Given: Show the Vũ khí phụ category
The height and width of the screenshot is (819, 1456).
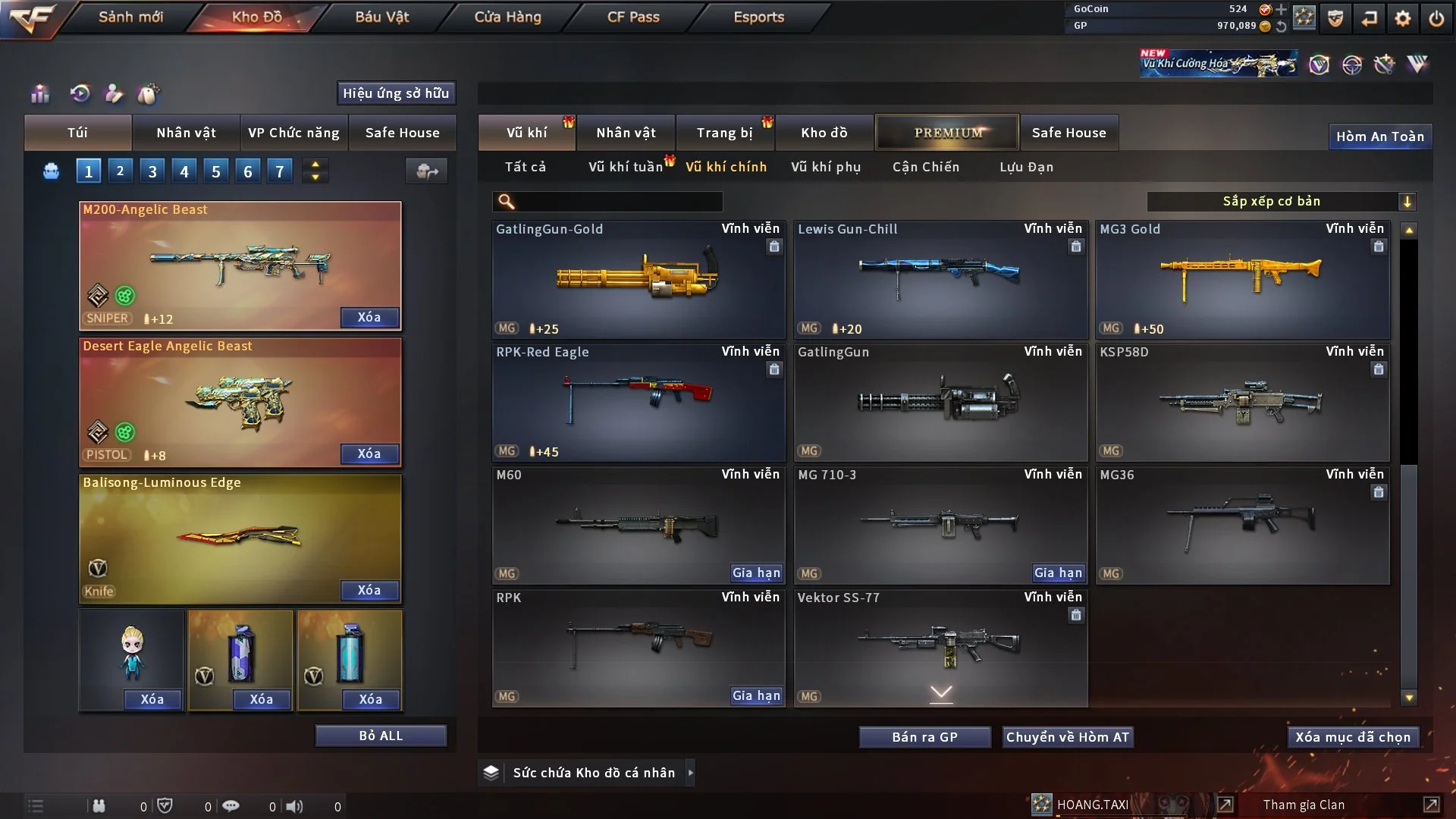Looking at the screenshot, I should click(x=826, y=167).
